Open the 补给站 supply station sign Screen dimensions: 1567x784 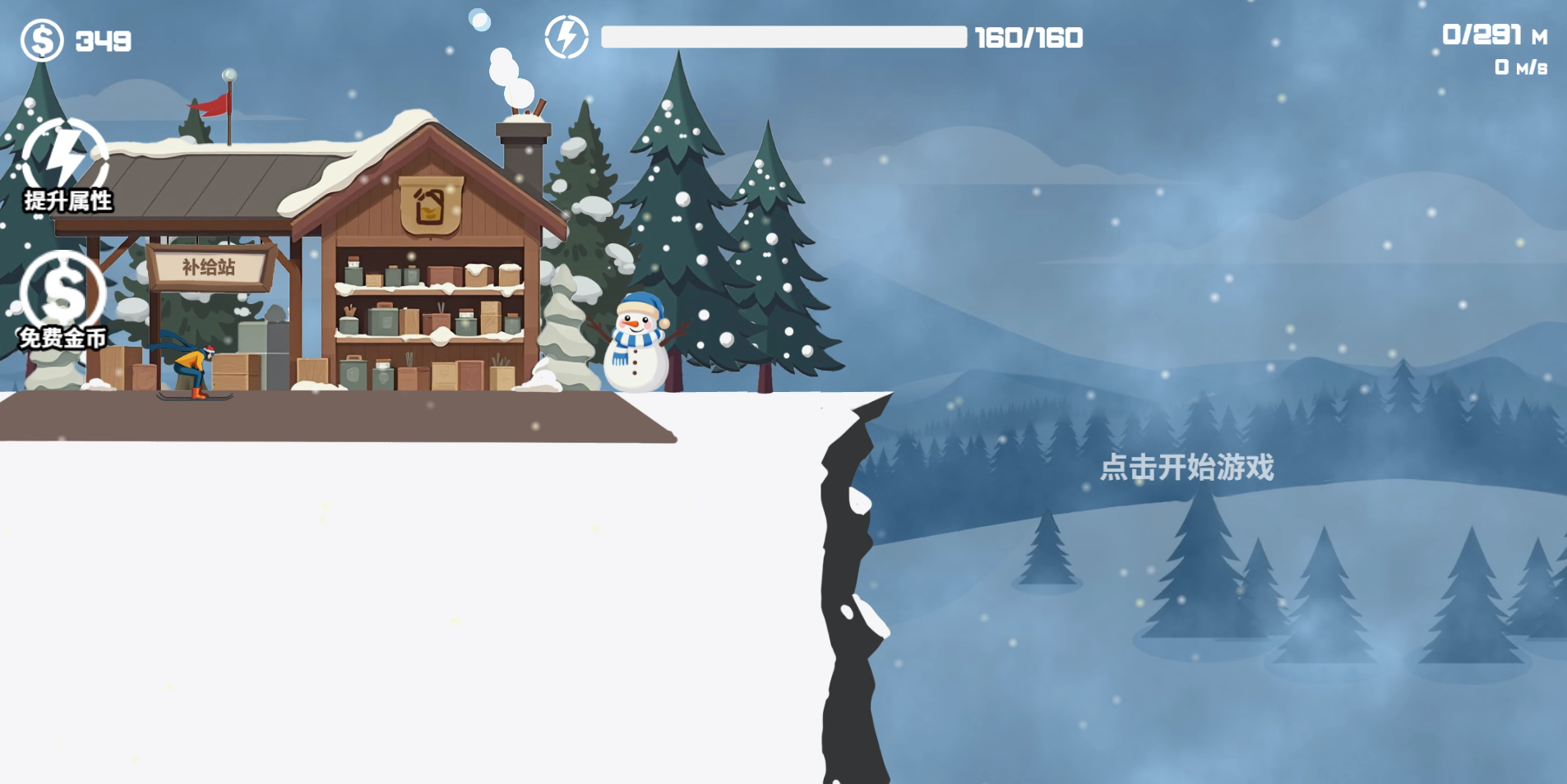(206, 267)
